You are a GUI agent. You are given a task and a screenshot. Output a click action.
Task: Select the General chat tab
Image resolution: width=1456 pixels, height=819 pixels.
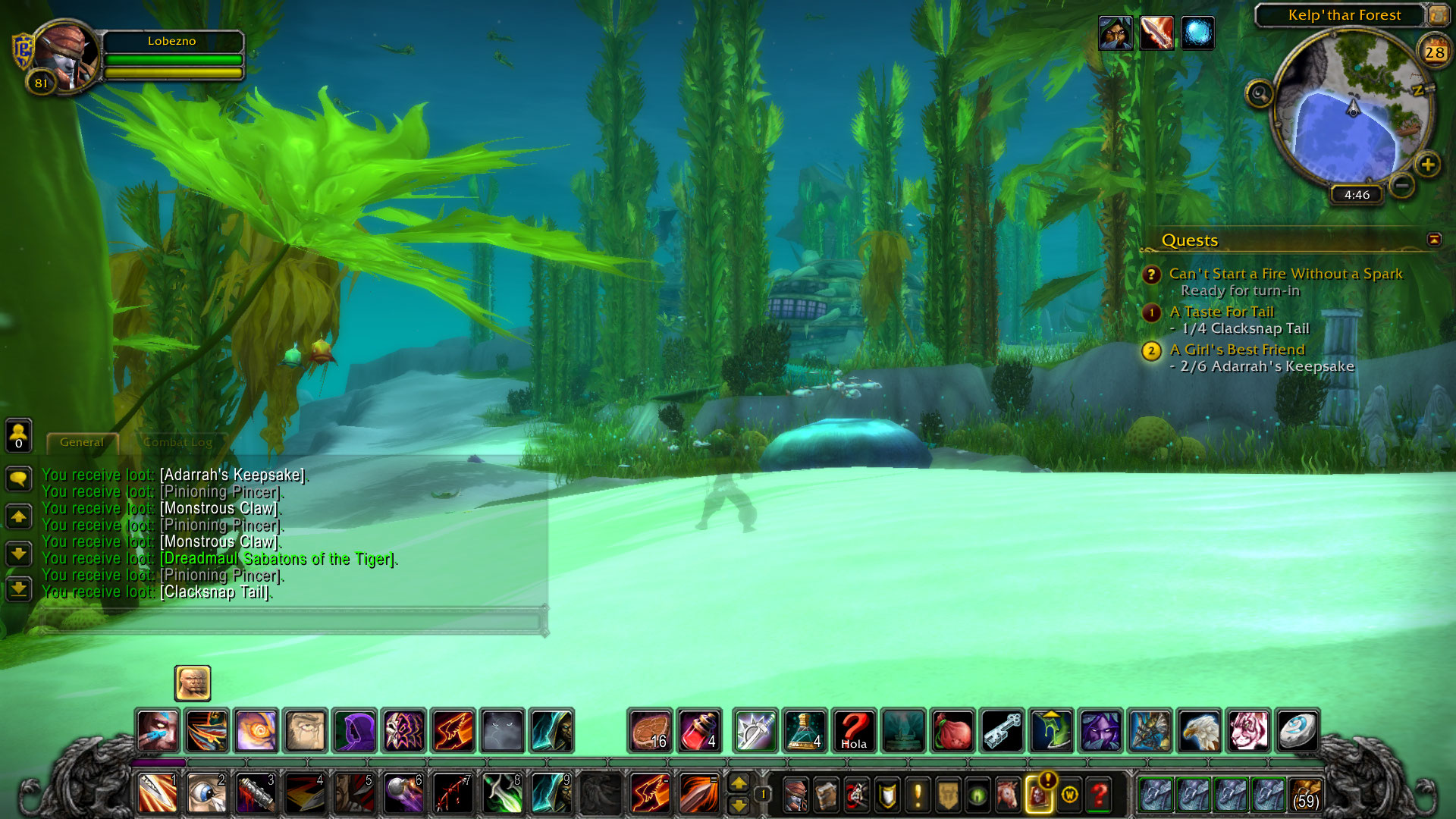[82, 442]
